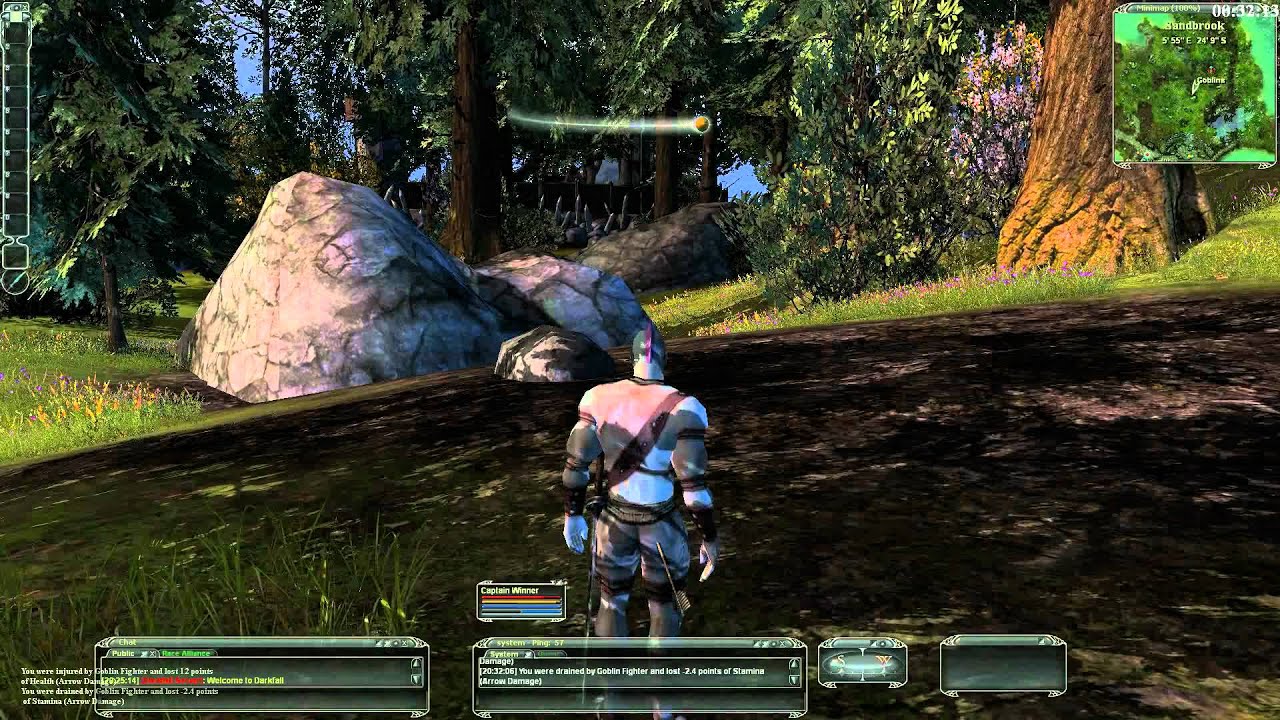Click the S direction on the compass widget

pos(839,659)
